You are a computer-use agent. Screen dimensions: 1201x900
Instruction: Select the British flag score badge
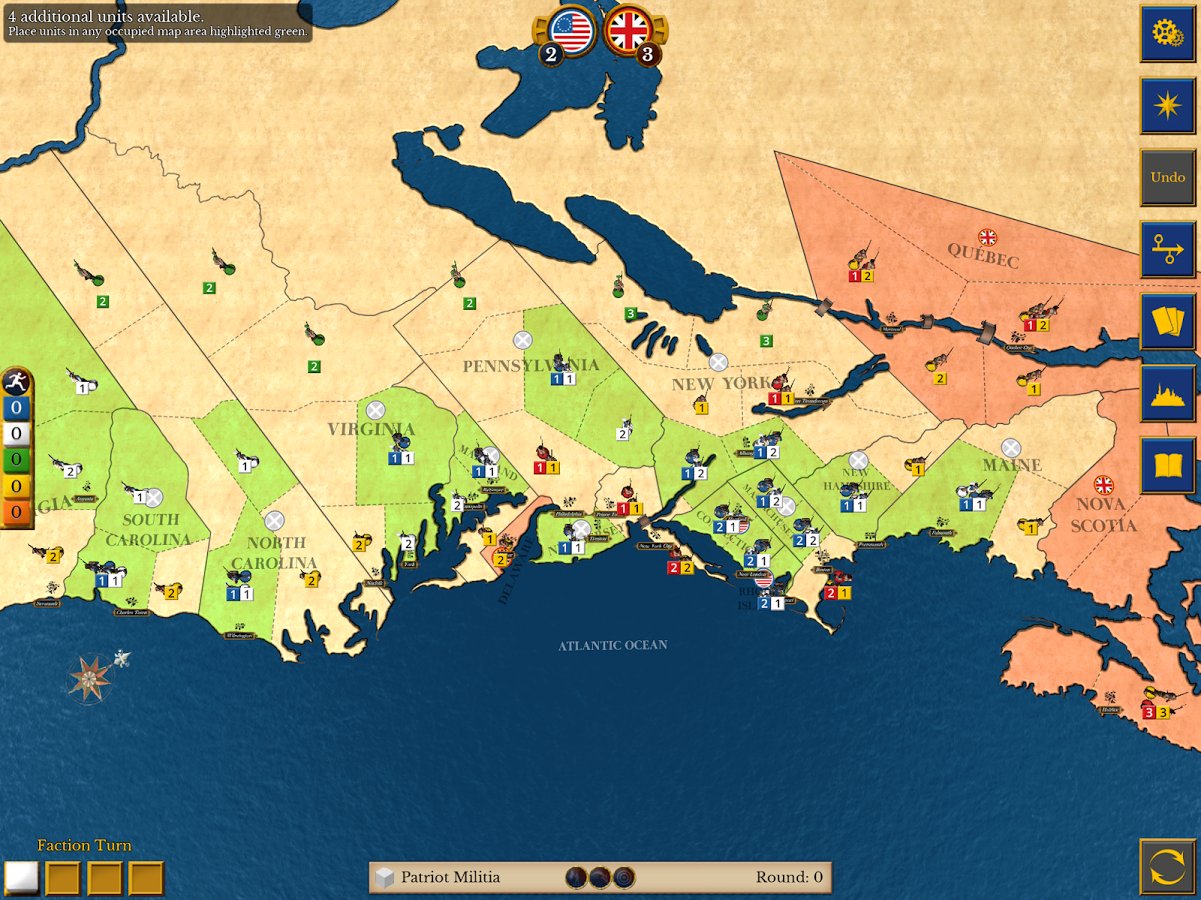629,32
